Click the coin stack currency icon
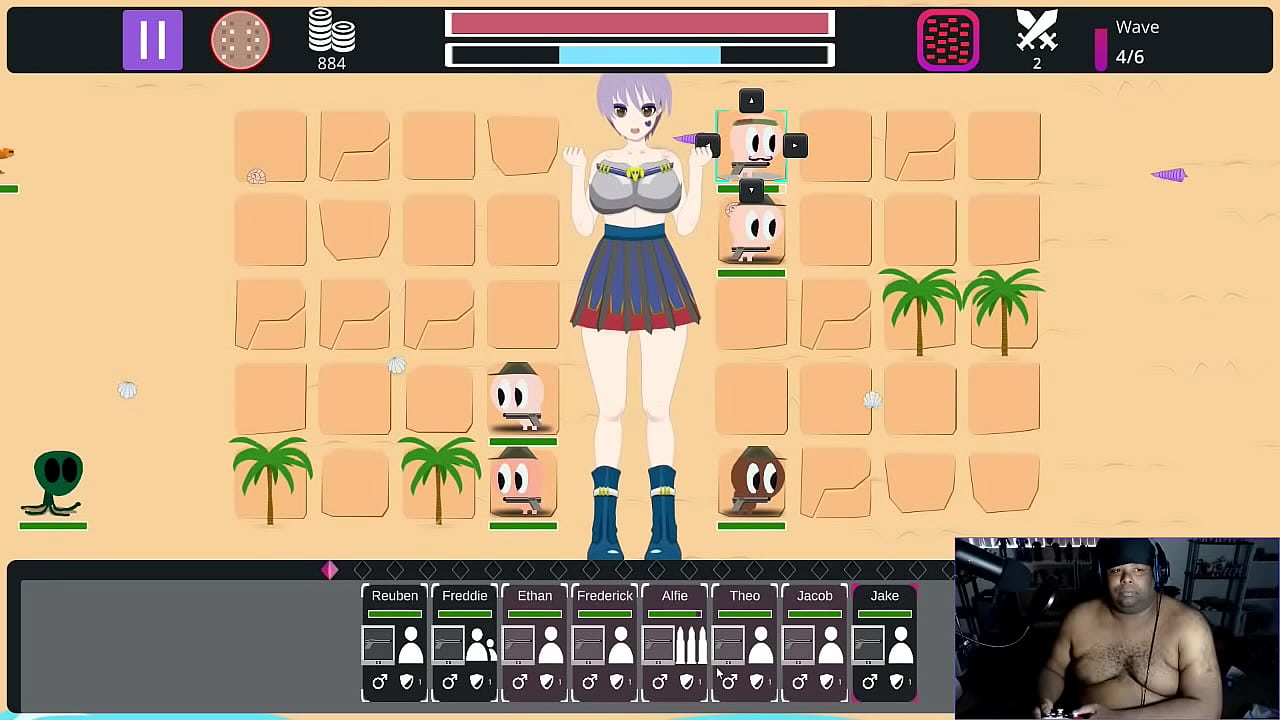Viewport: 1280px width, 720px height. tap(332, 32)
